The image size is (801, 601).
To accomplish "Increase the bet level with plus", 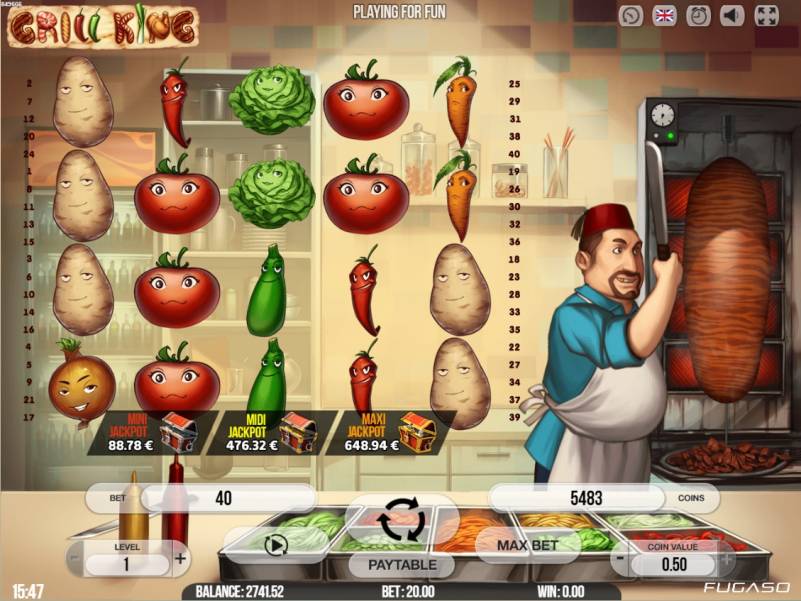I will 180,559.
